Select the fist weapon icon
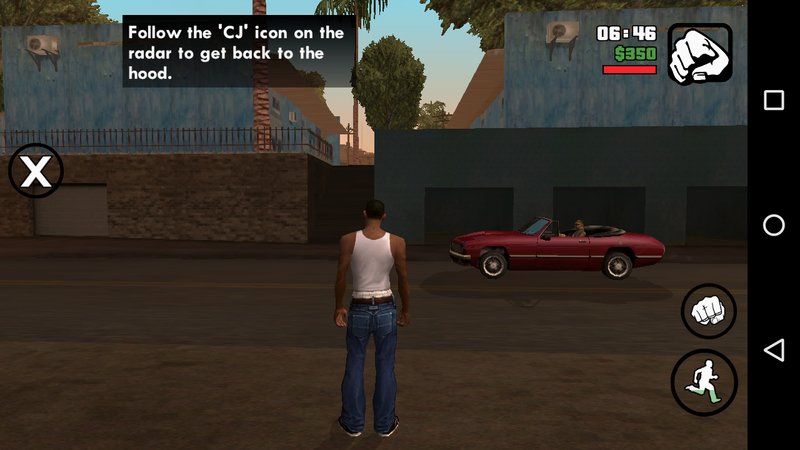Image resolution: width=800 pixels, height=450 pixels. coord(700,53)
